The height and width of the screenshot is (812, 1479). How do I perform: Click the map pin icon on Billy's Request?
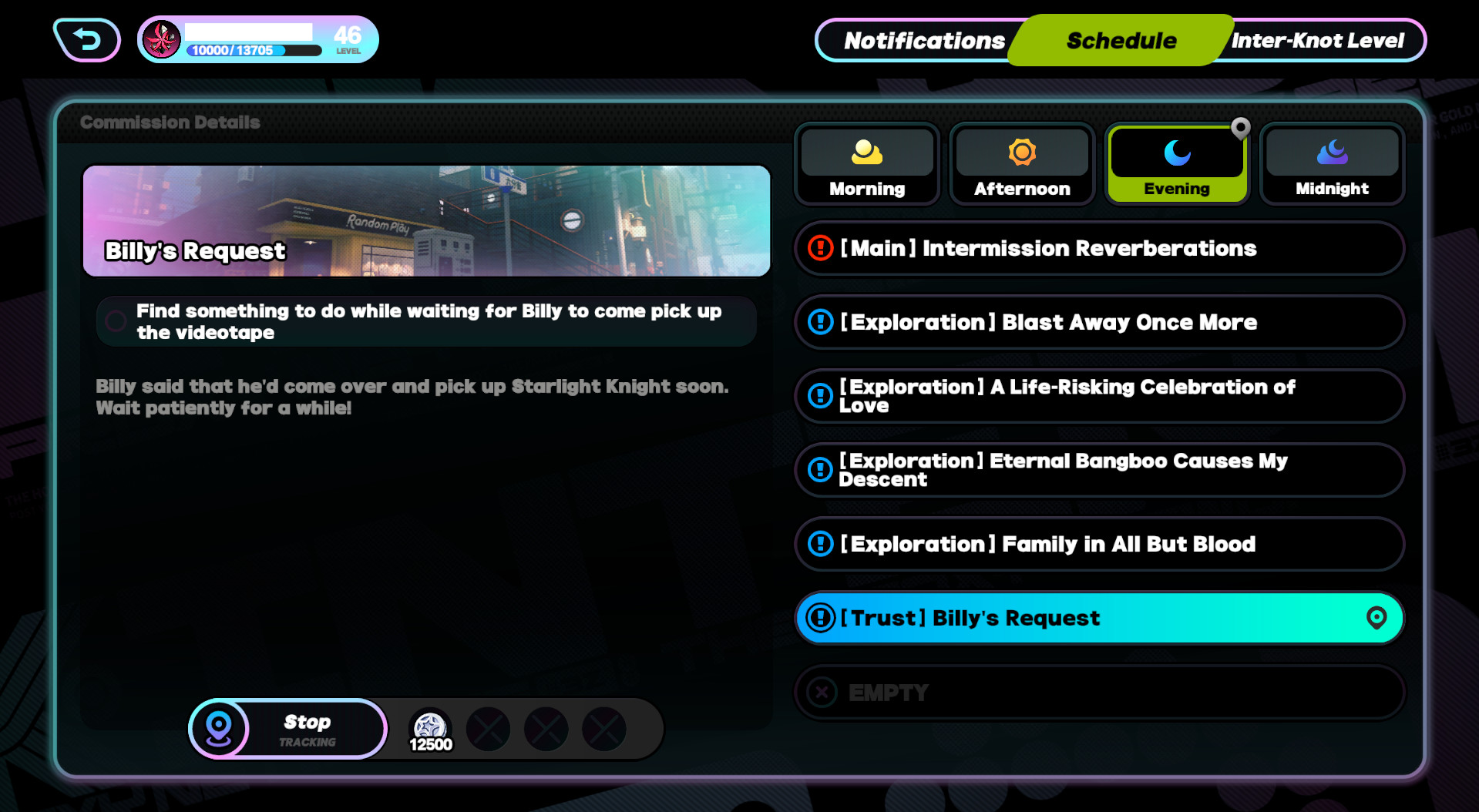1376,617
